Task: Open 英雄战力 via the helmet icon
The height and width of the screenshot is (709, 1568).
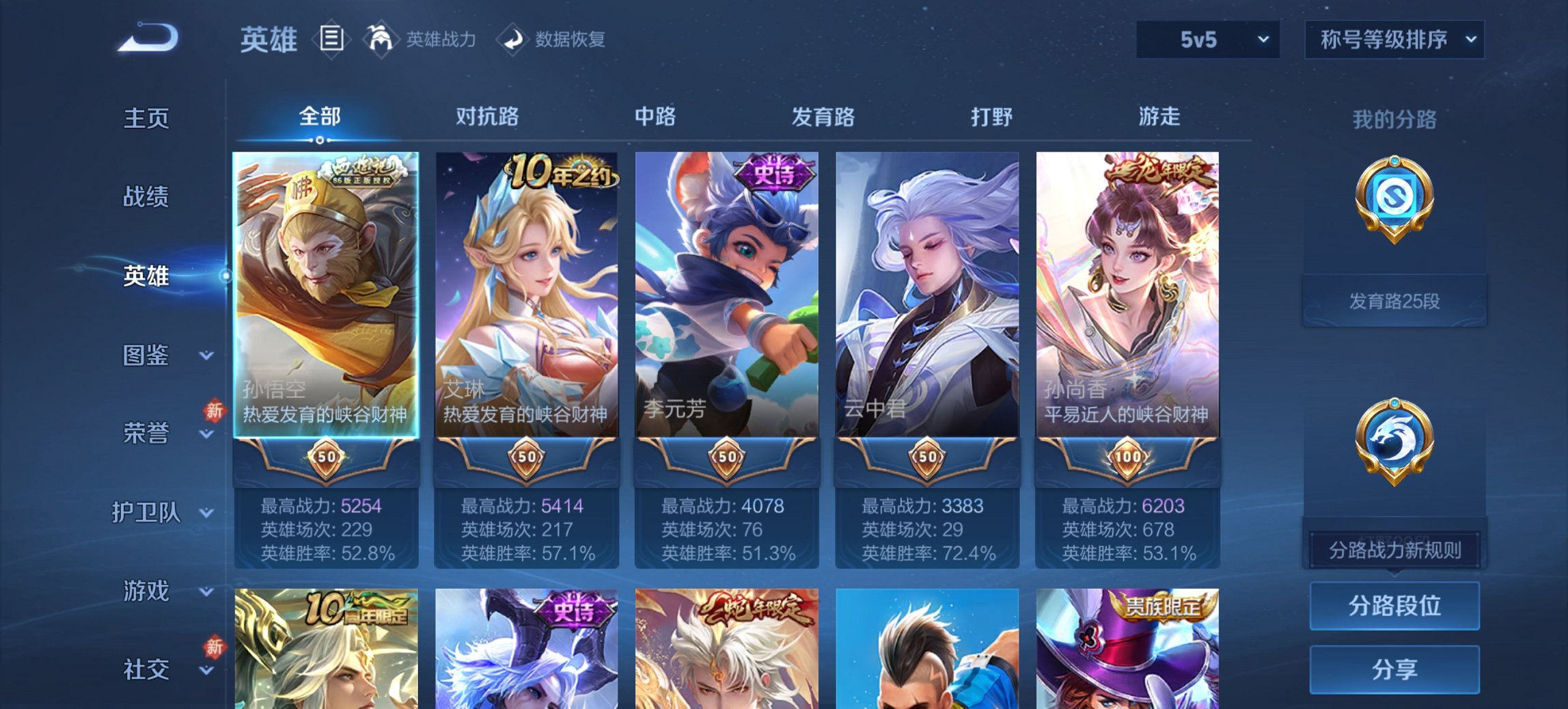Action: point(383,39)
